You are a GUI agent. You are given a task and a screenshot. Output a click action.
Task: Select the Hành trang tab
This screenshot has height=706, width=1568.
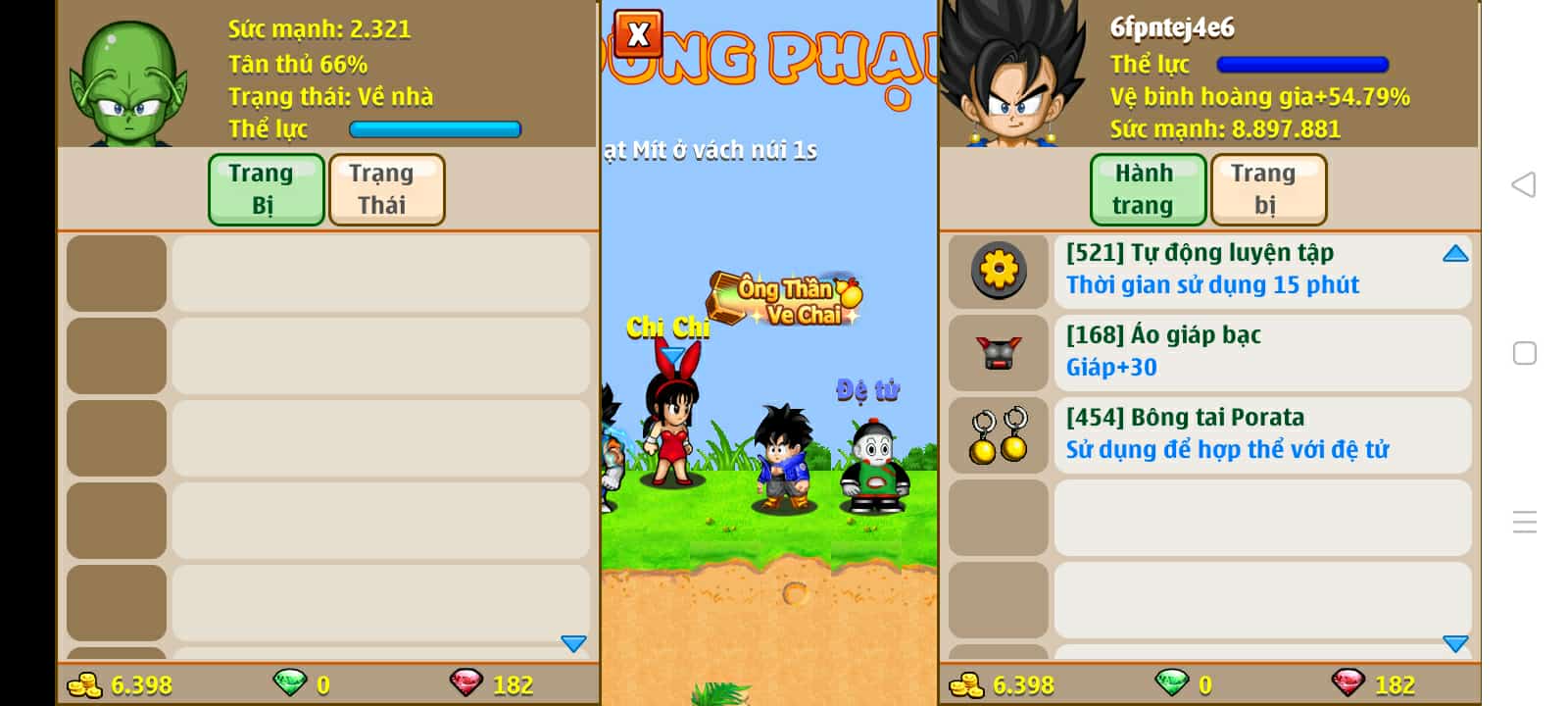(1148, 189)
